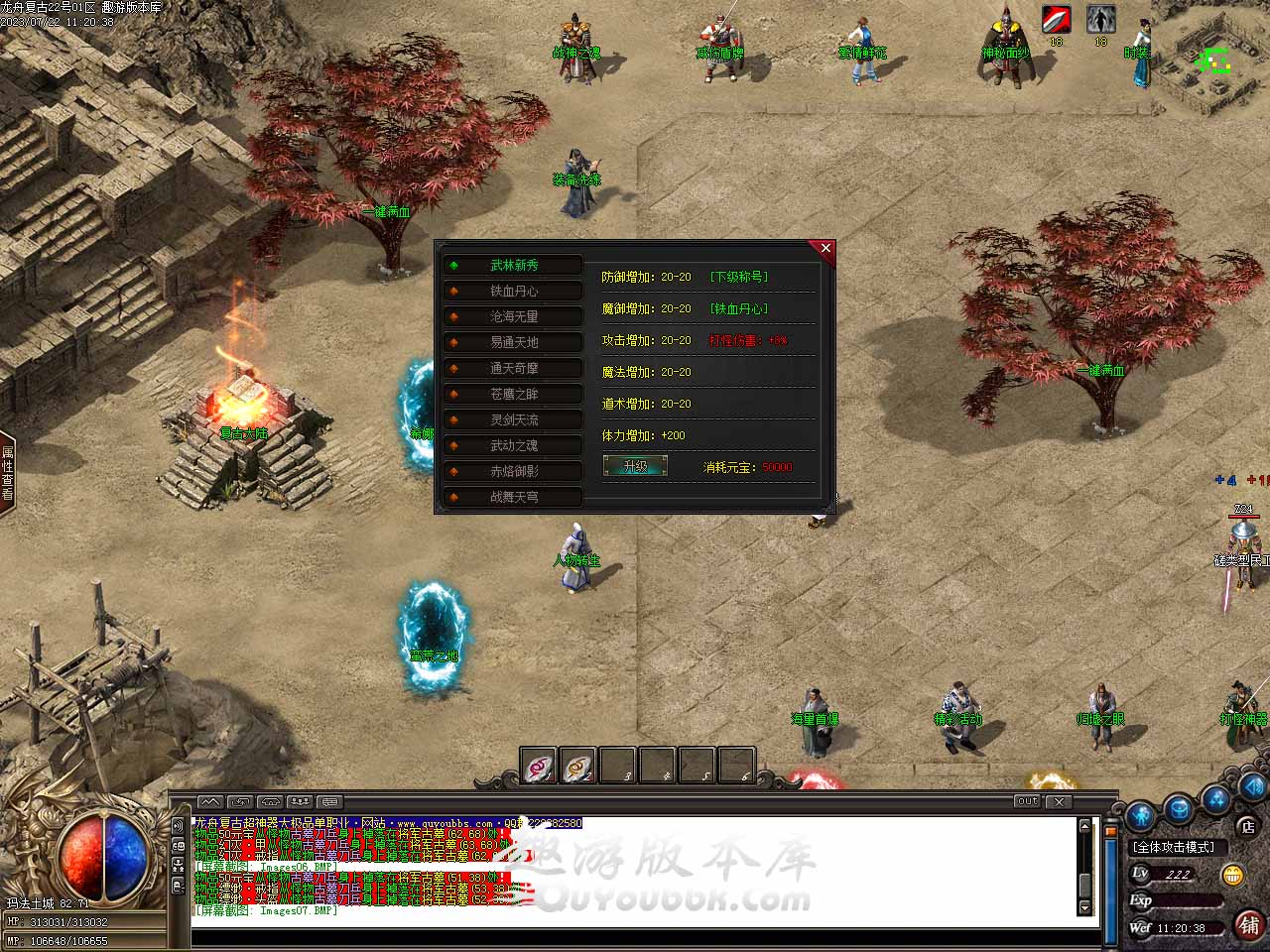Open the 铺 stall button
The height and width of the screenshot is (952, 1270).
[x=1249, y=925]
